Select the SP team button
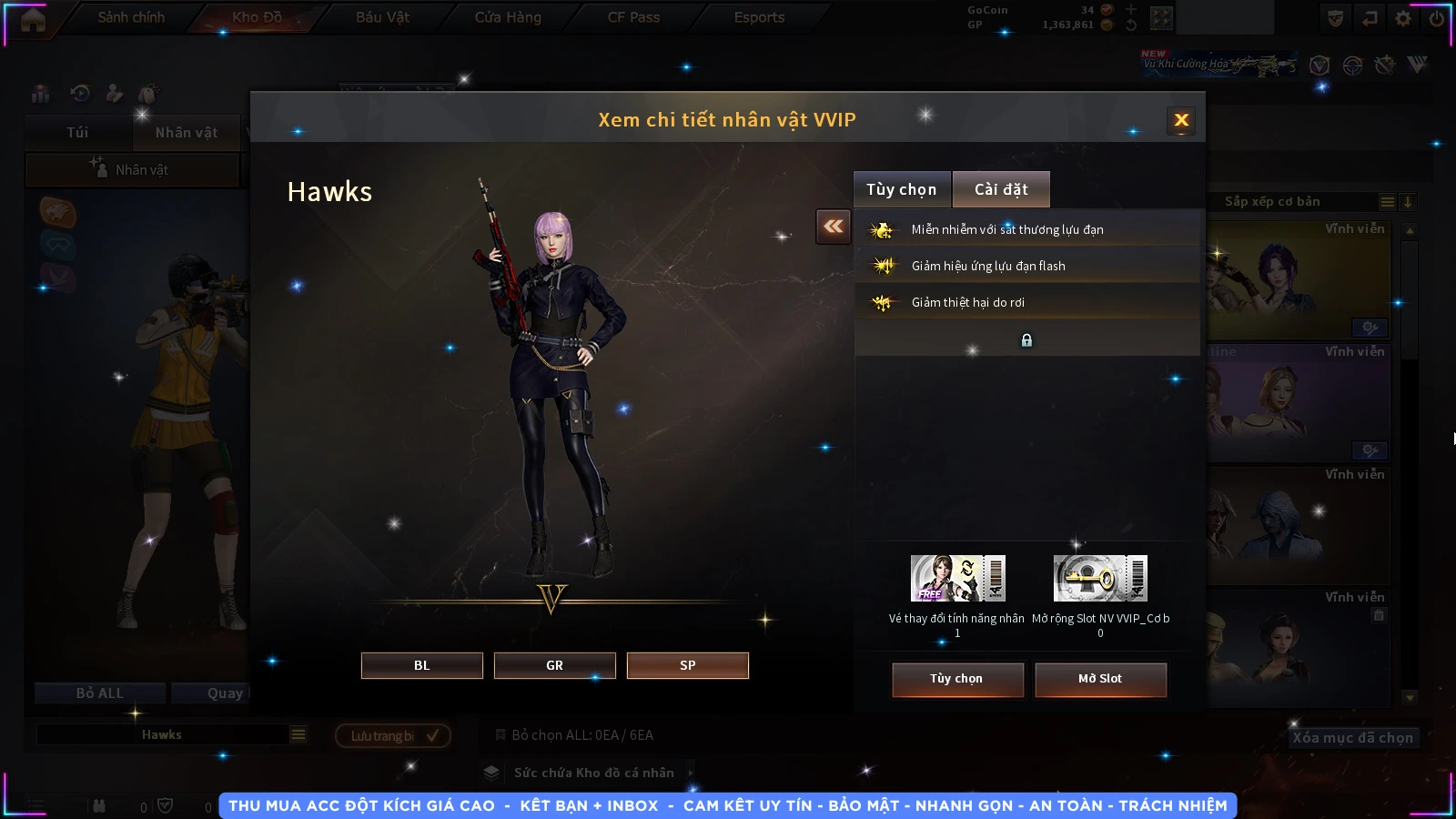This screenshot has width=1456, height=819. (687, 665)
